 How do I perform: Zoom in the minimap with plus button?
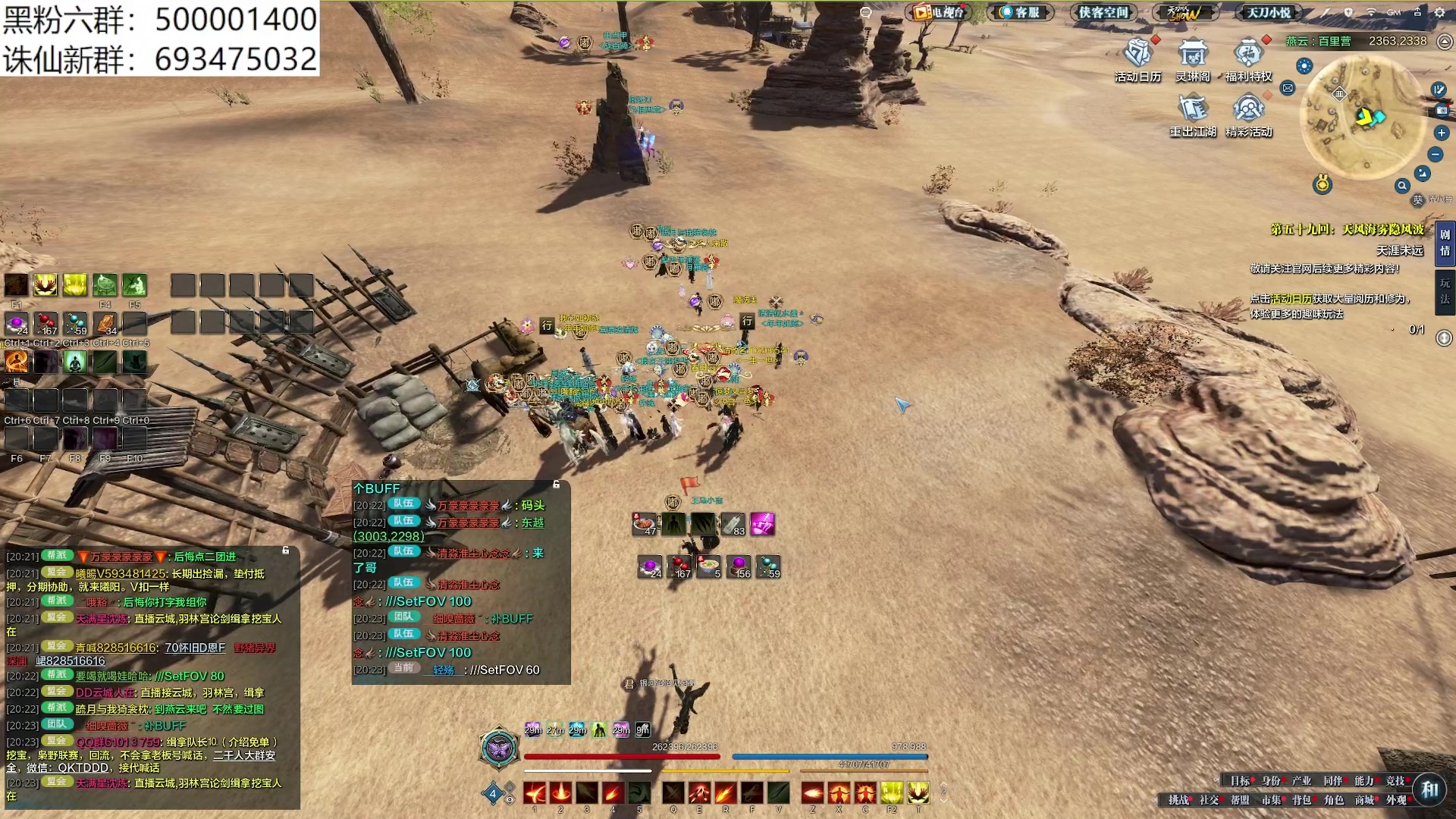tap(1442, 133)
